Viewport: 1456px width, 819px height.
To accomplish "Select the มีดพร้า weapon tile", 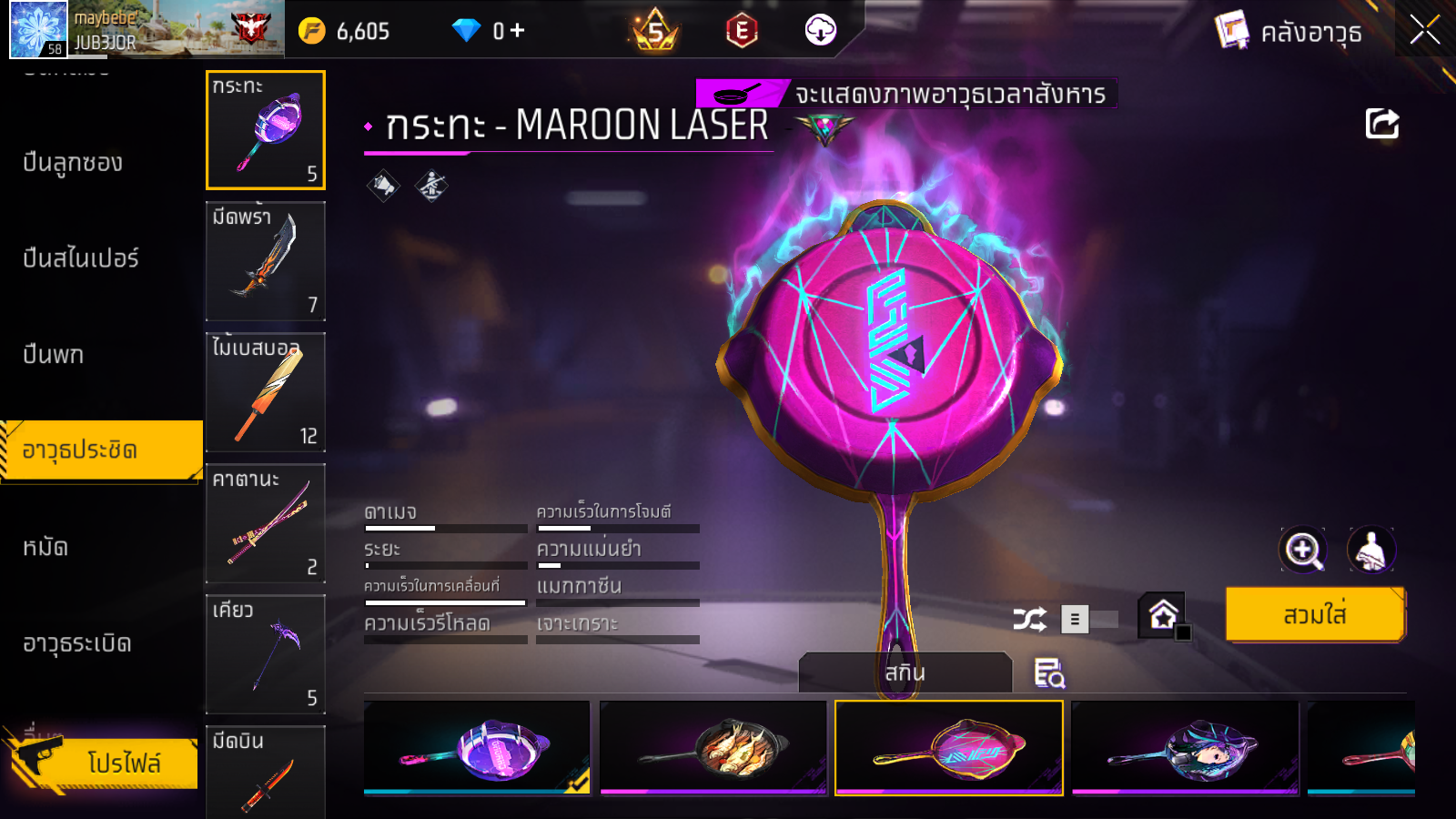I will (265, 261).
